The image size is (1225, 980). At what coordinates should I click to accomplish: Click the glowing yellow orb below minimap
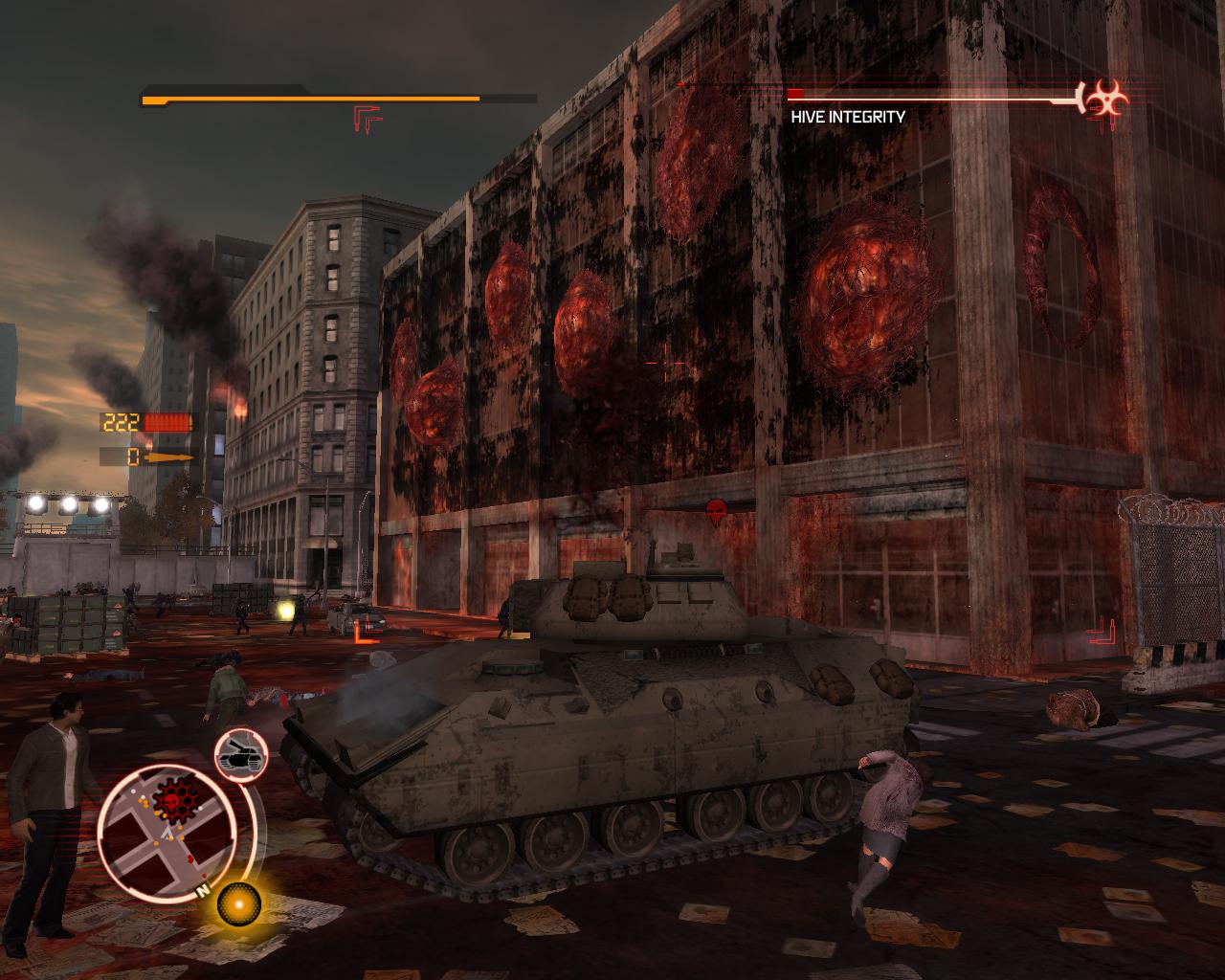(x=237, y=902)
